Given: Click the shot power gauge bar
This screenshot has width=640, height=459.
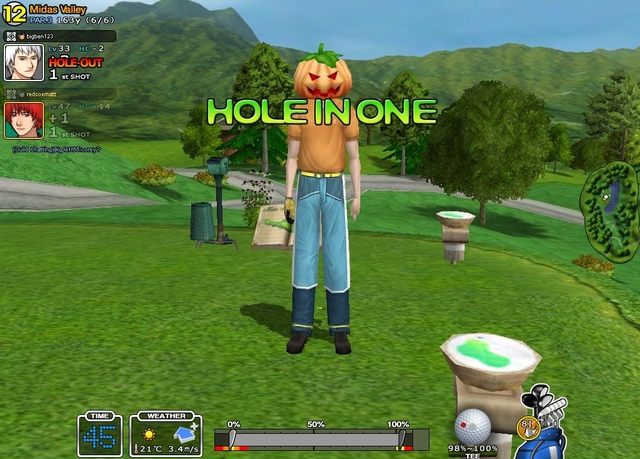Looking at the screenshot, I should point(315,439).
